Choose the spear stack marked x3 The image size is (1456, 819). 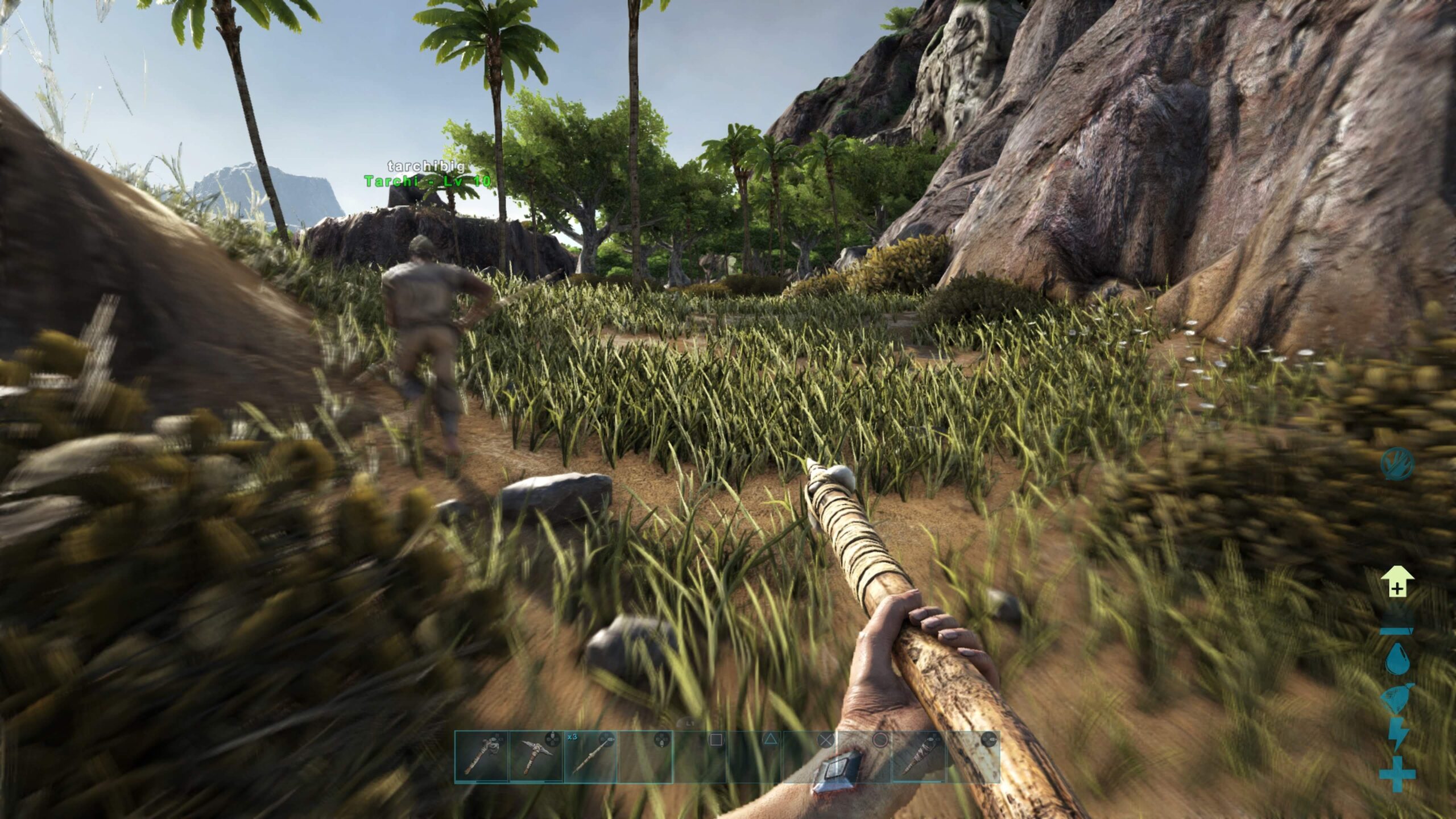pyautogui.click(x=590, y=756)
